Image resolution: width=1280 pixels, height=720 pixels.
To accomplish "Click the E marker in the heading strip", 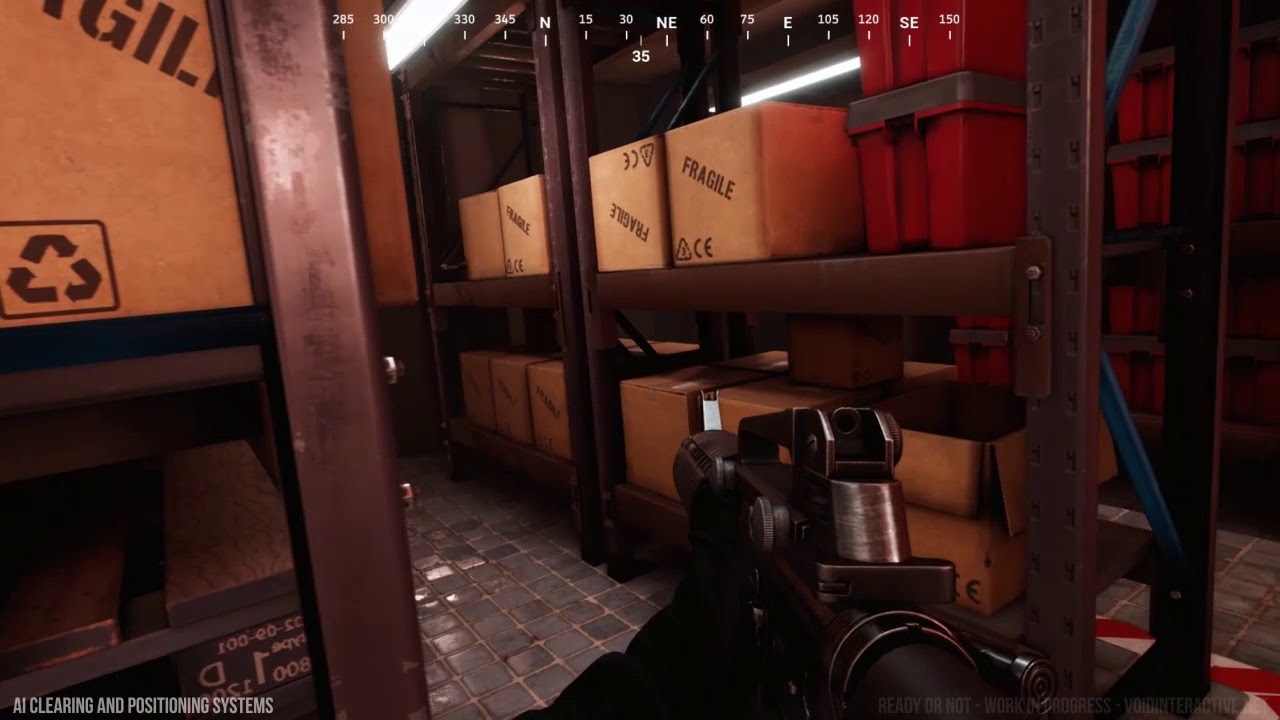I will pyautogui.click(x=786, y=21).
